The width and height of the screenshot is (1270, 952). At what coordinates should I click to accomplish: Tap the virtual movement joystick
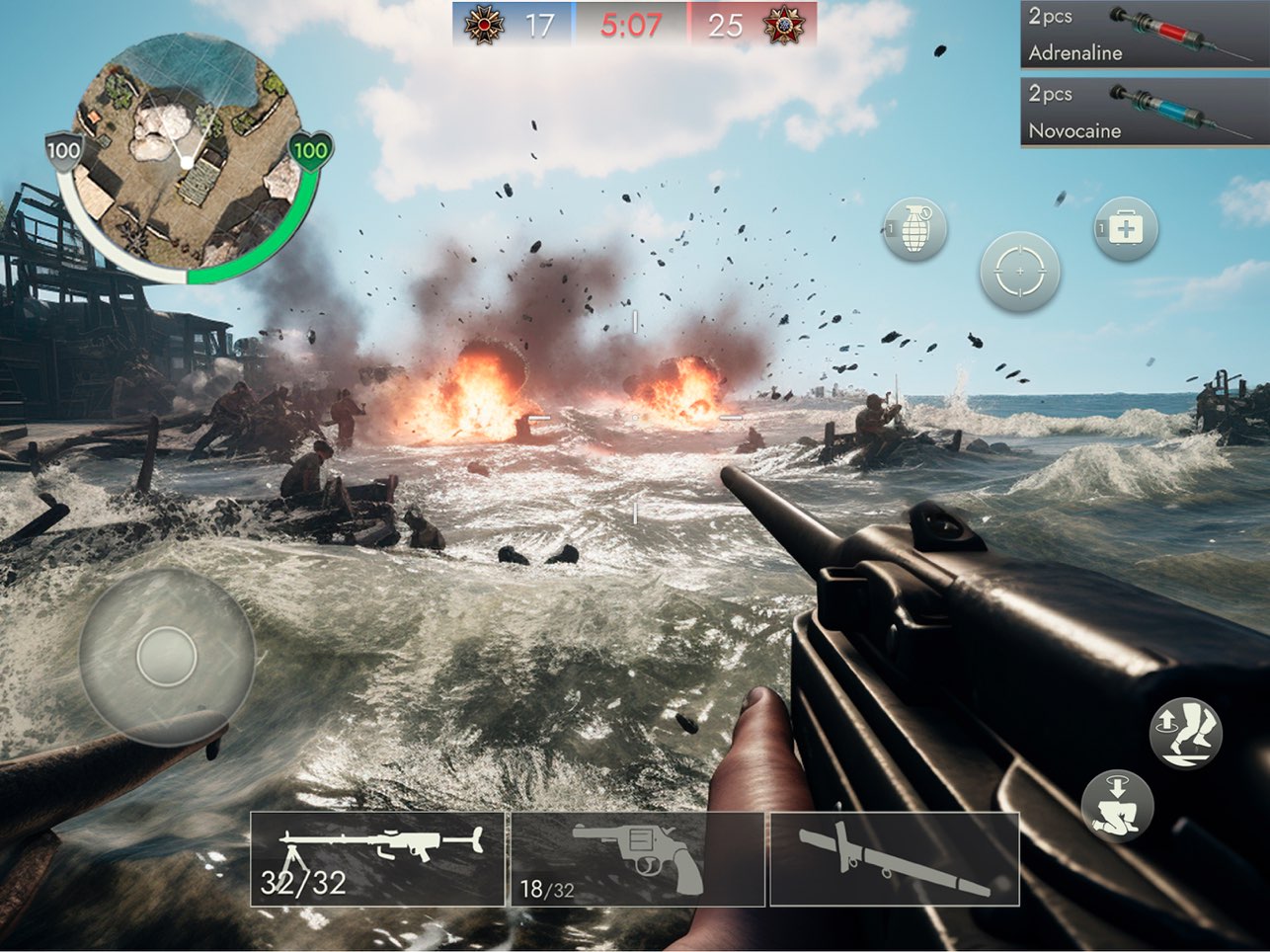tap(166, 656)
